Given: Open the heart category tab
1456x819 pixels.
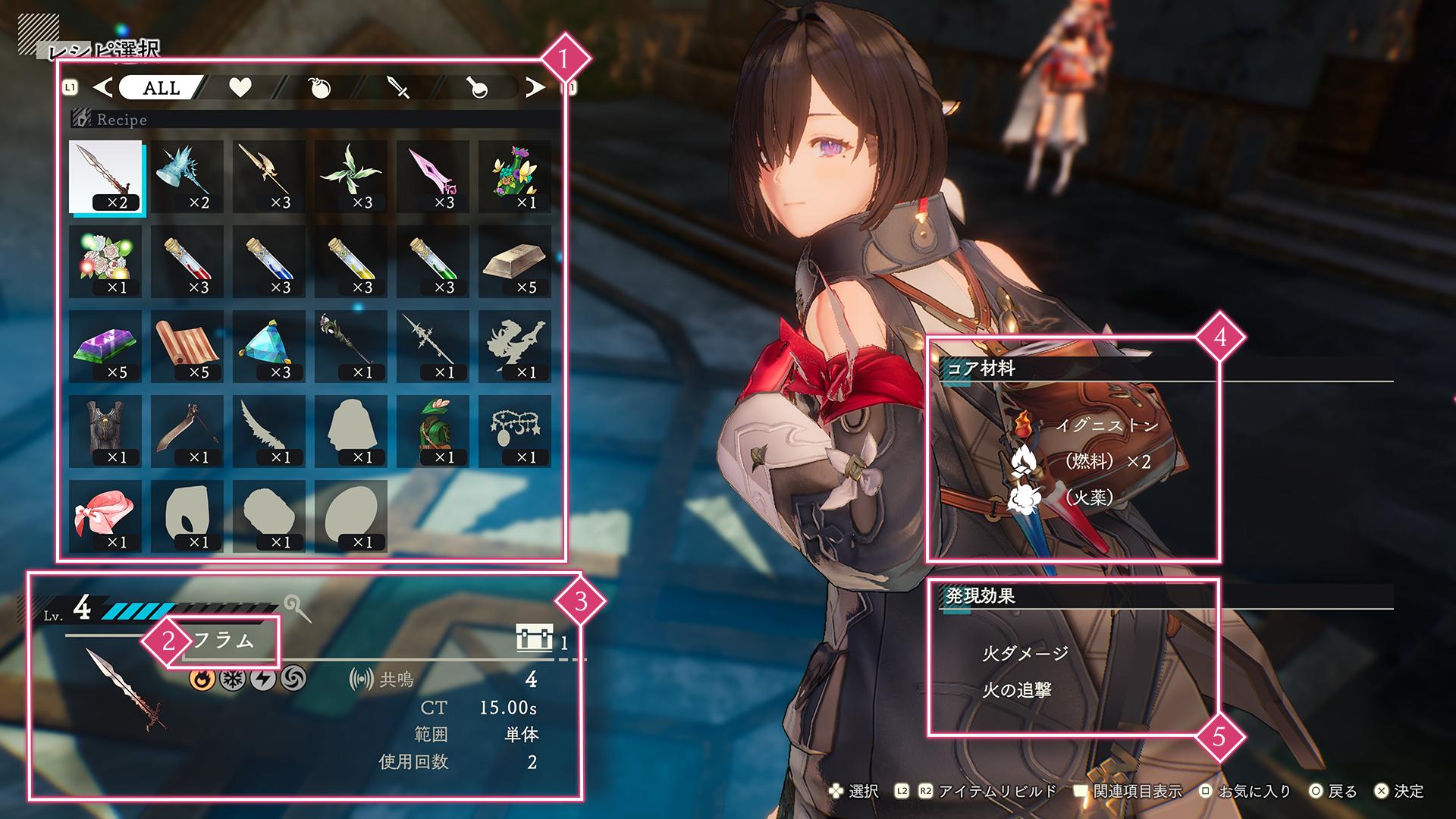Looking at the screenshot, I should 240,88.
